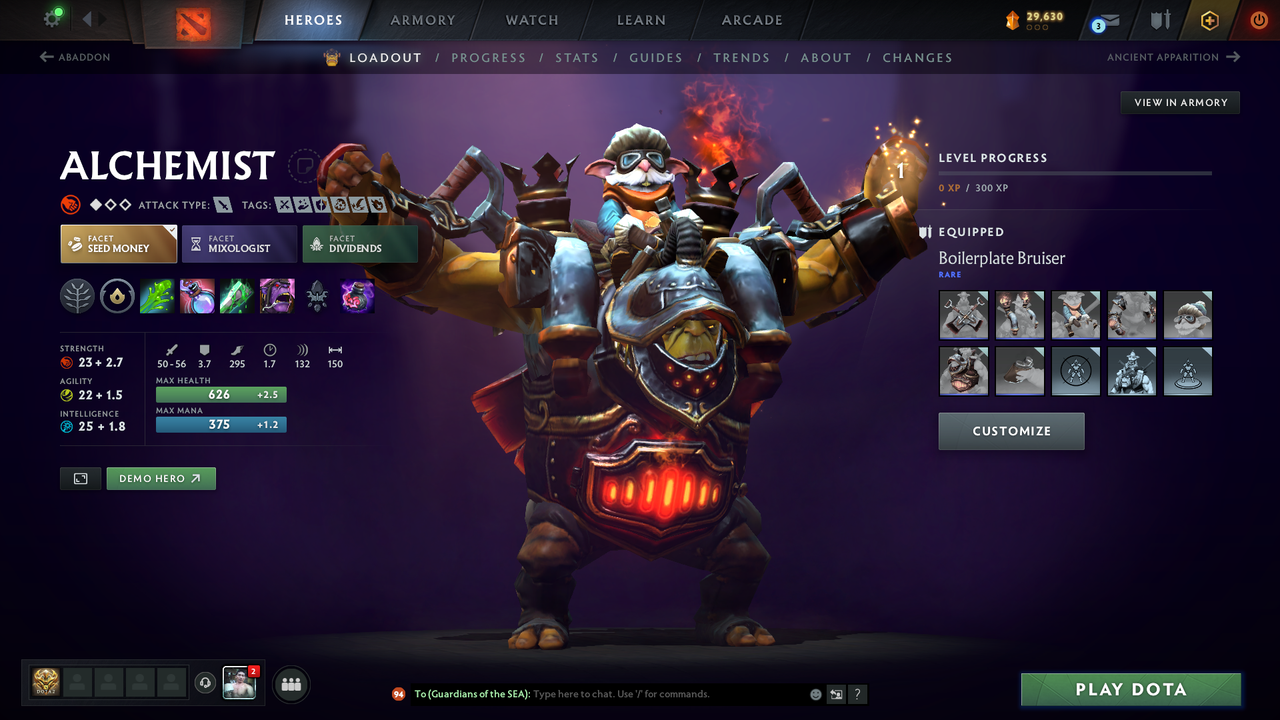Screen dimensions: 1280x720
Task: Switch to the STATS tab
Action: [x=577, y=57]
